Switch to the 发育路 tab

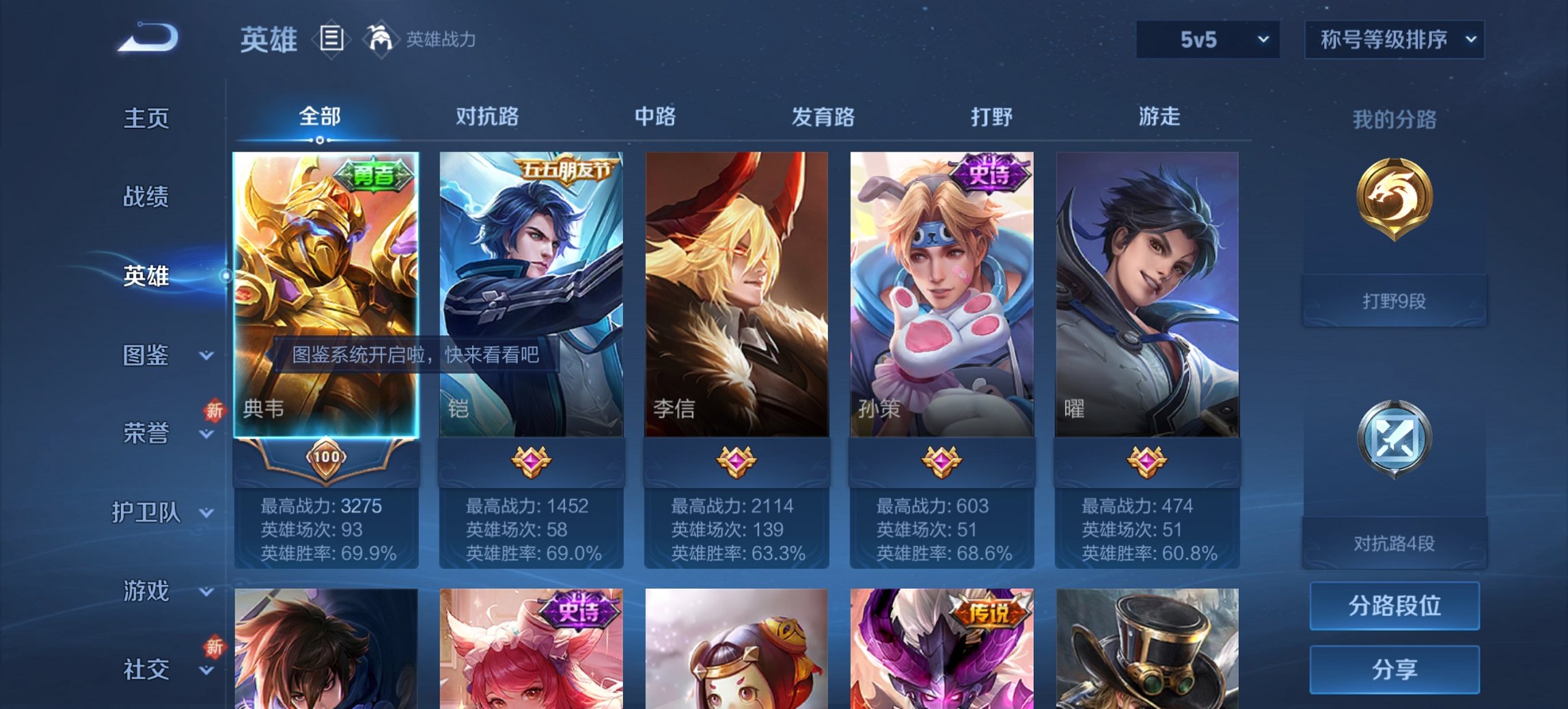tap(823, 117)
